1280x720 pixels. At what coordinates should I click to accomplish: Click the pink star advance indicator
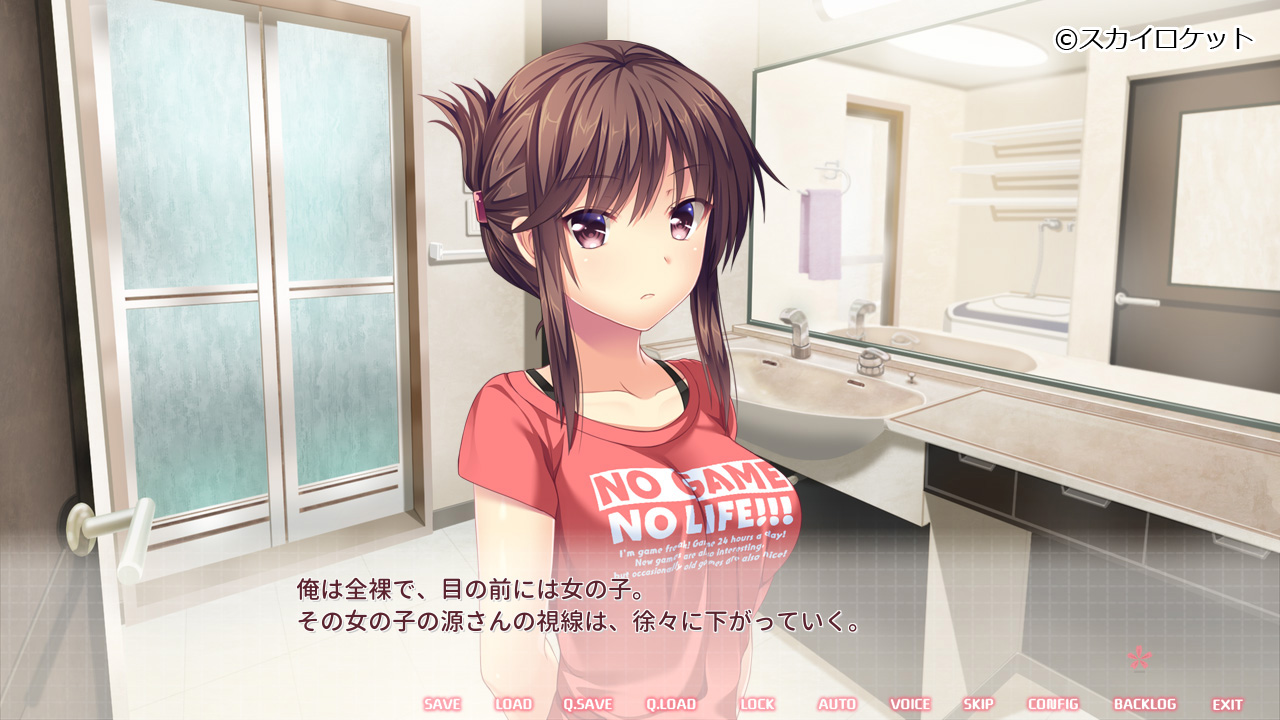coord(1139,657)
